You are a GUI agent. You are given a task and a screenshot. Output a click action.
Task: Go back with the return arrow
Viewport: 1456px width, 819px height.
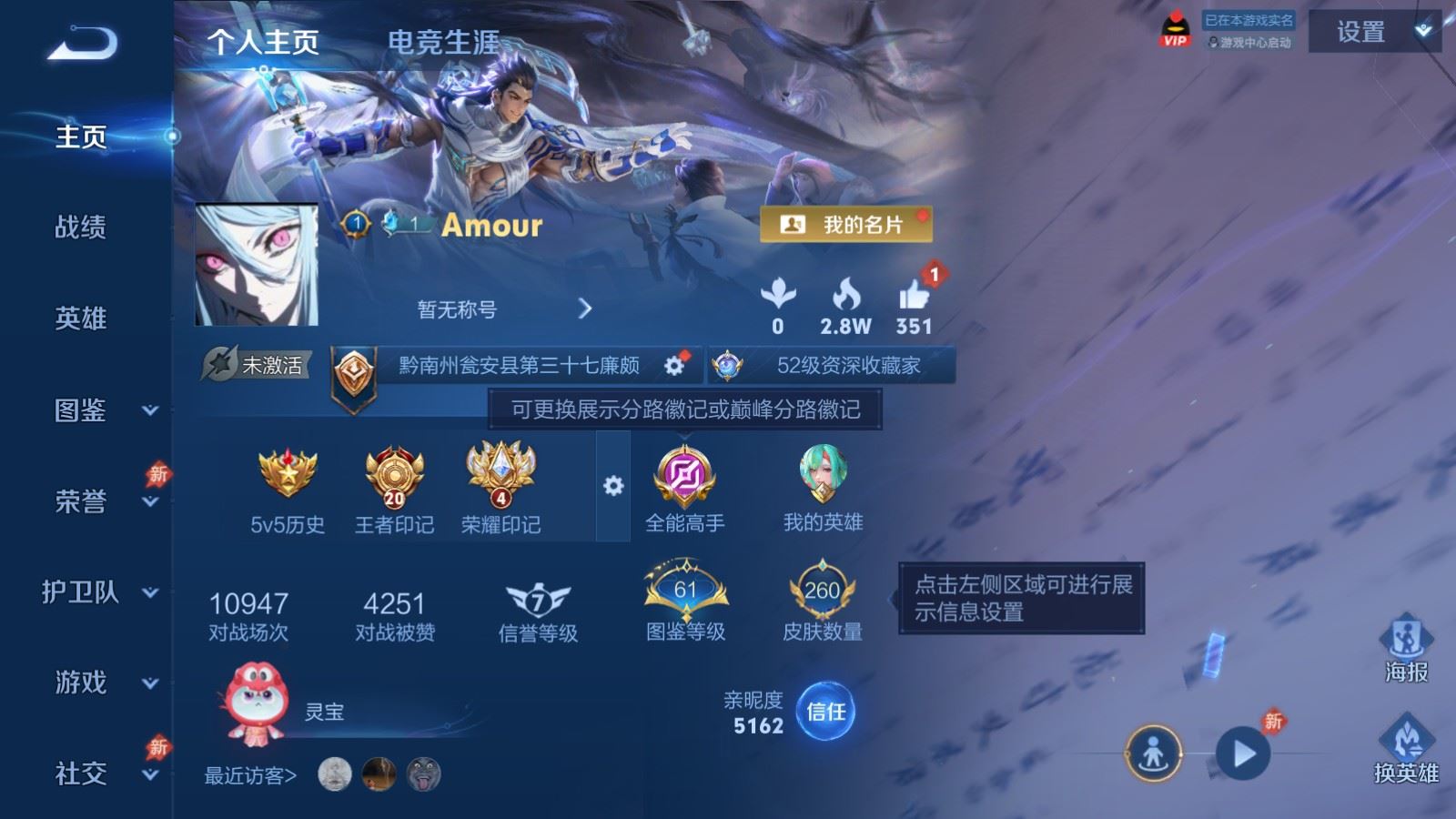tap(83, 42)
